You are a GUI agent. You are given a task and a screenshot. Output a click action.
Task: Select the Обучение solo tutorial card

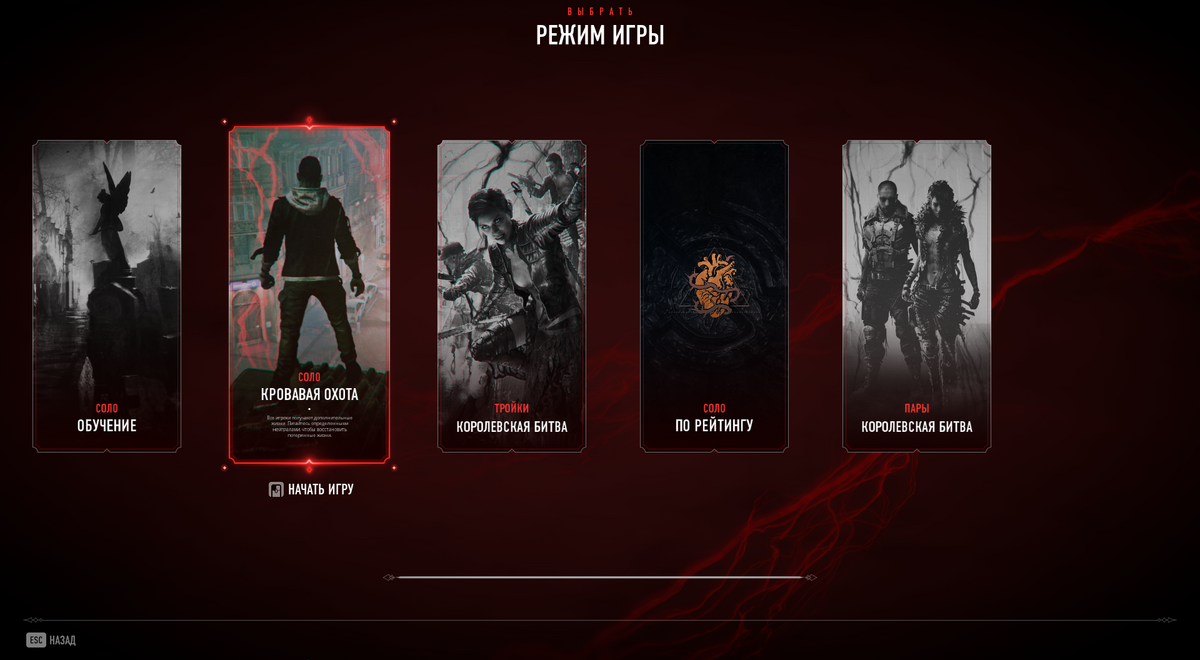(x=107, y=296)
